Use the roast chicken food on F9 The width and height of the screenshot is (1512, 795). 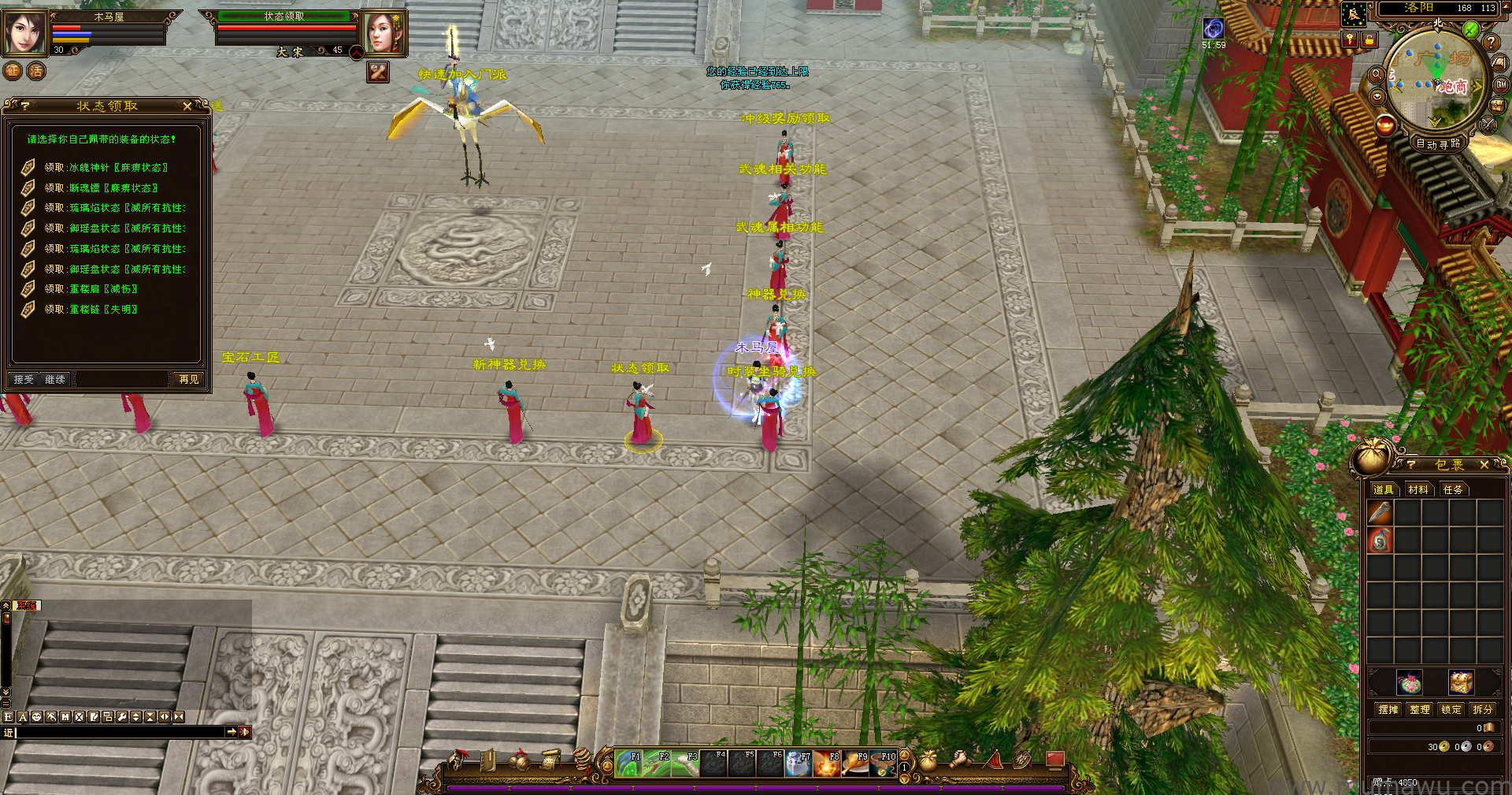(x=855, y=763)
